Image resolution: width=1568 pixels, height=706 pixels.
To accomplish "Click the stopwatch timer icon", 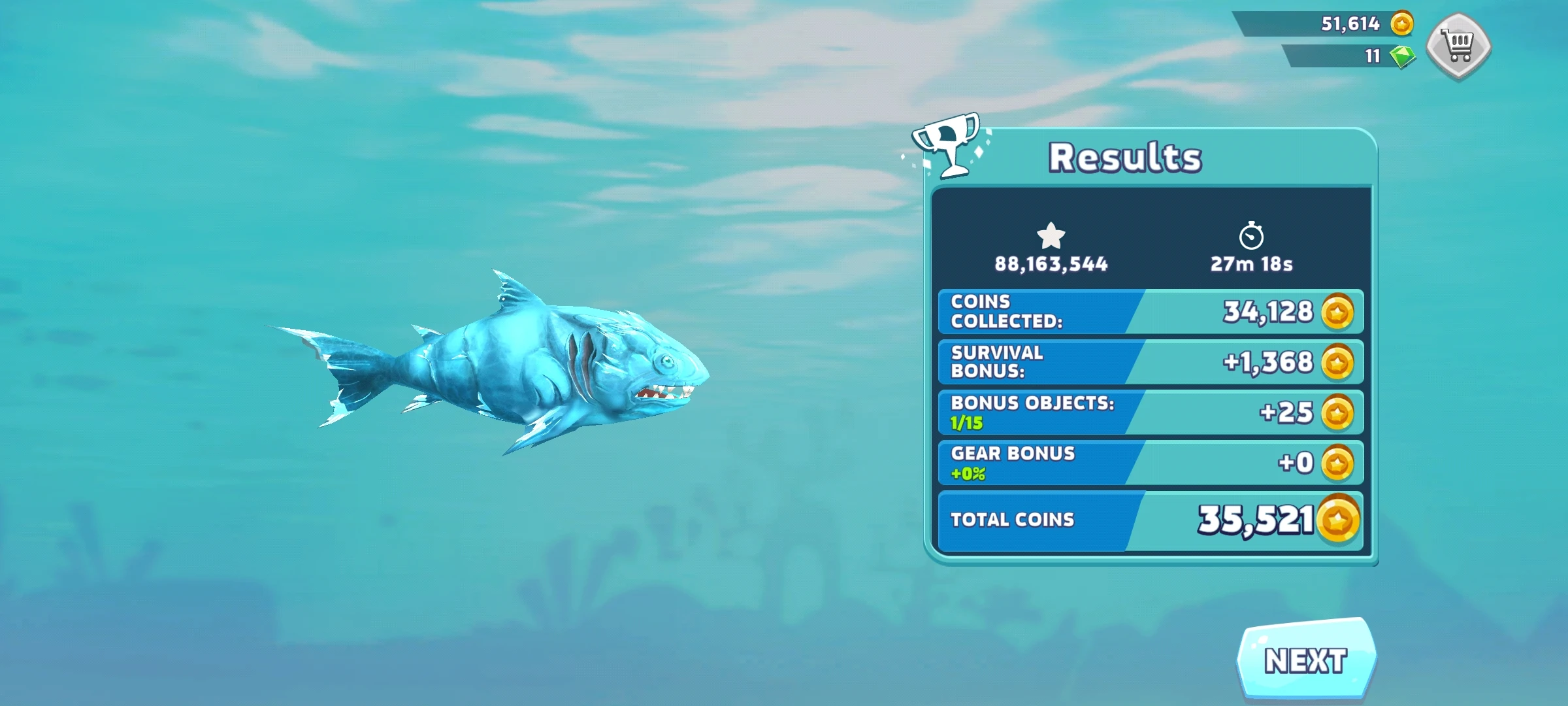I will pos(1252,238).
